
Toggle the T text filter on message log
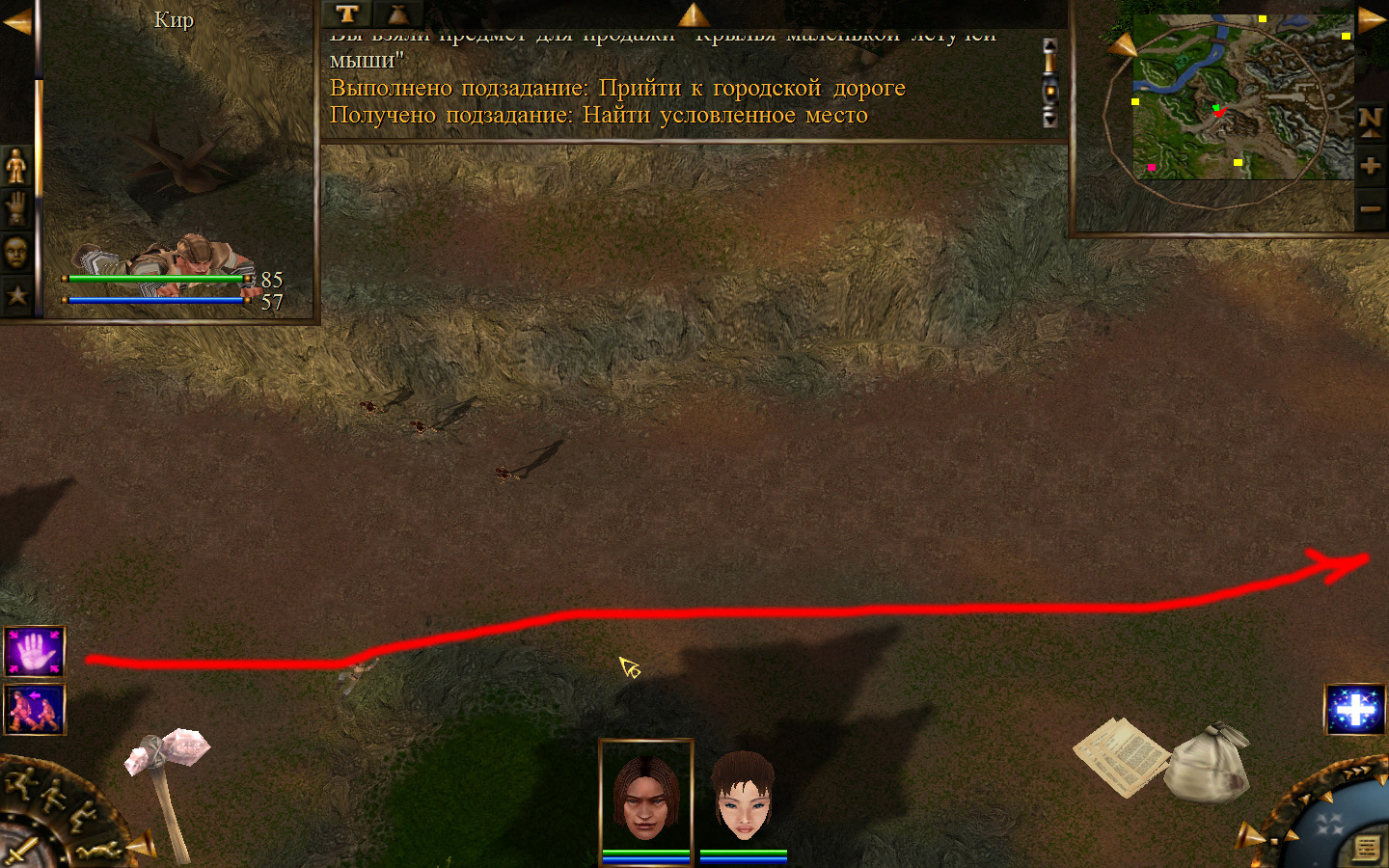point(347,14)
